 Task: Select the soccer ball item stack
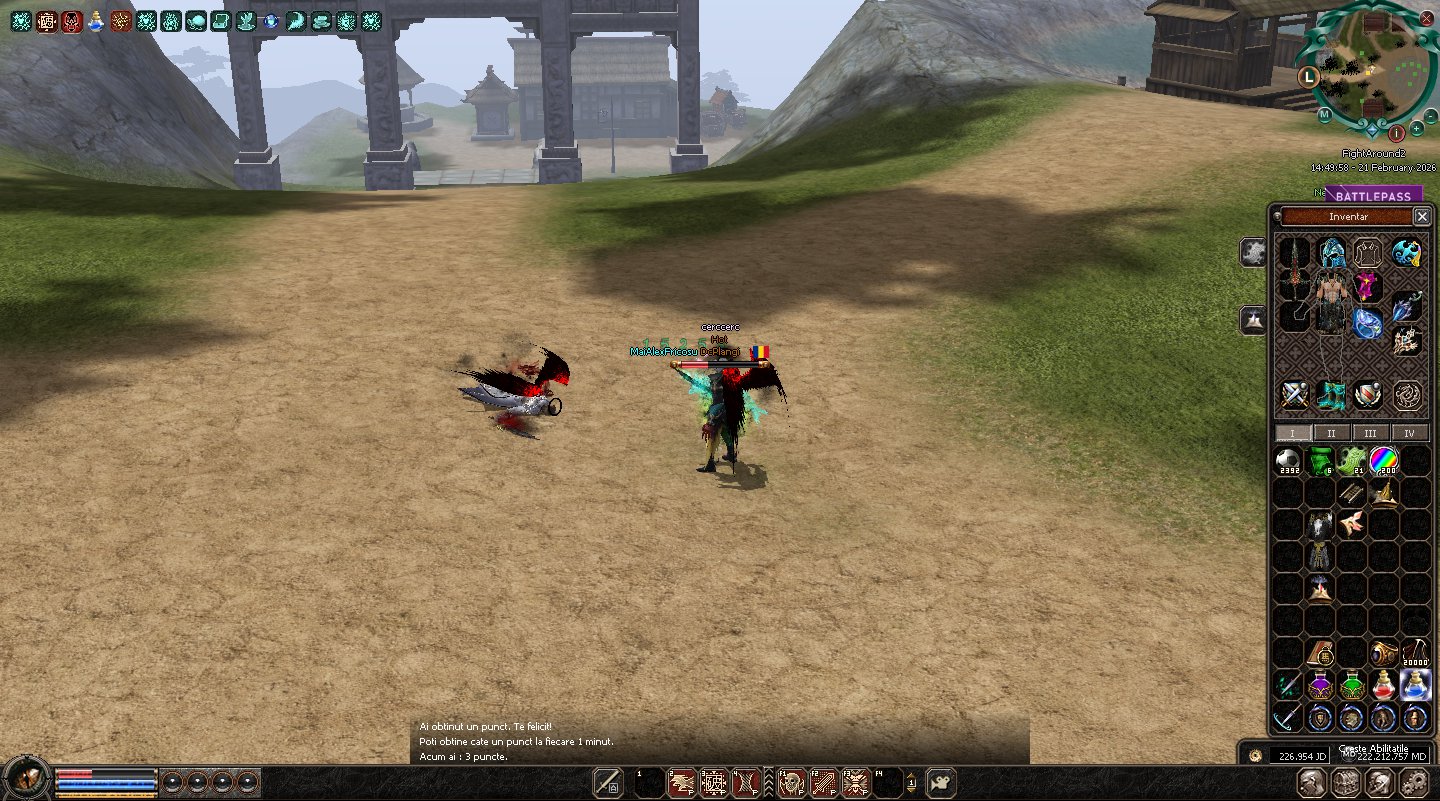(1288, 461)
